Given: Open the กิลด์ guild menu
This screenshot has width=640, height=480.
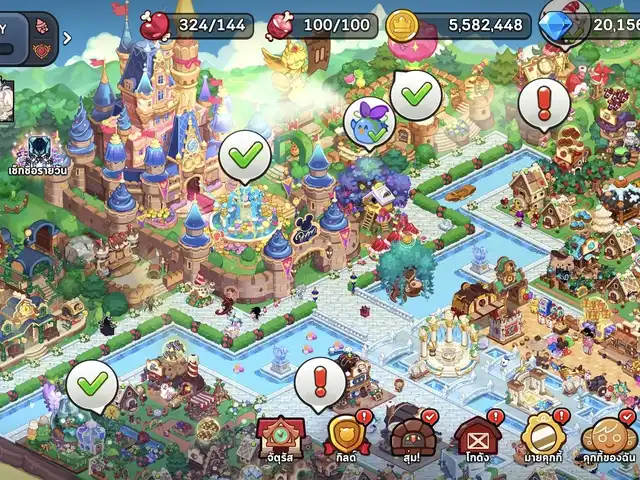Looking at the screenshot, I should click(346, 437).
